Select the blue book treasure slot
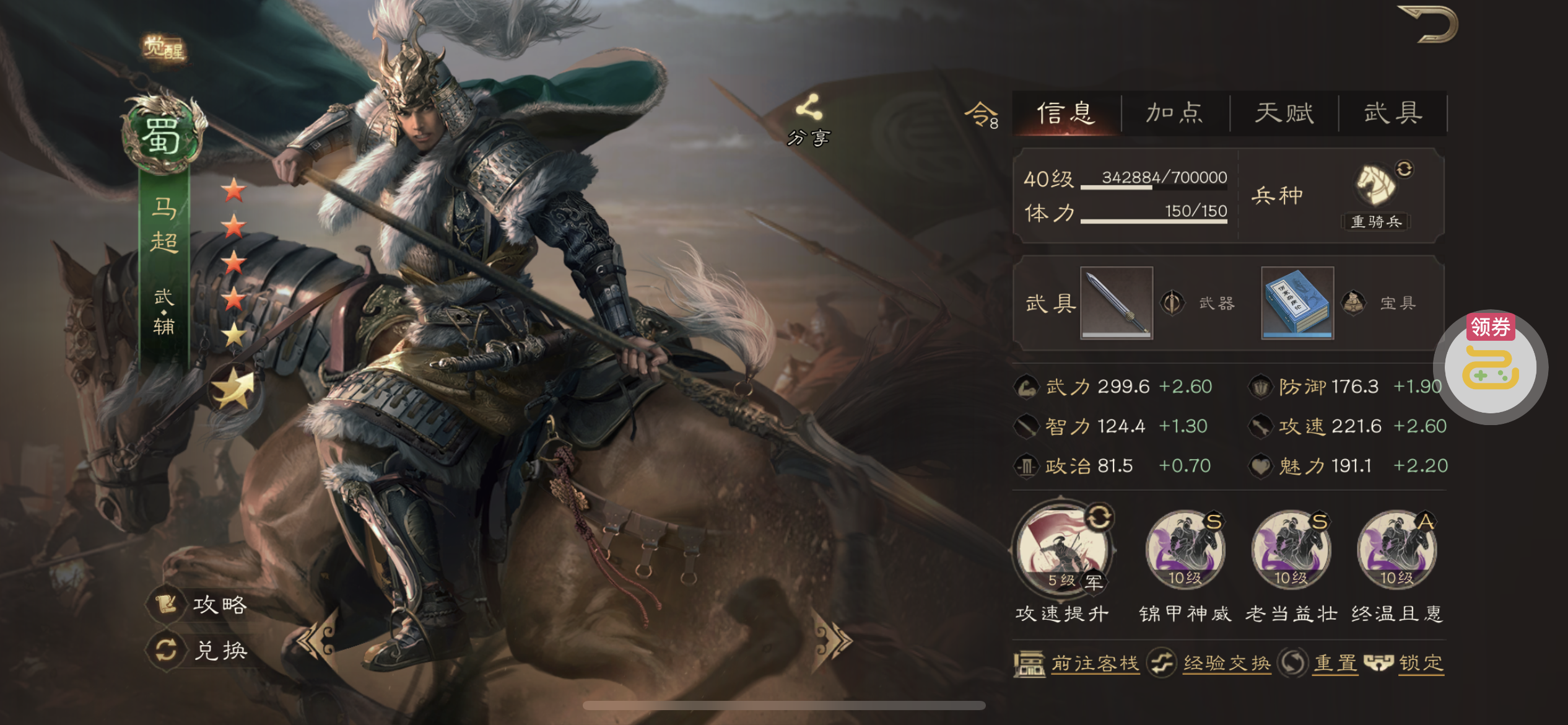 [x=1297, y=303]
